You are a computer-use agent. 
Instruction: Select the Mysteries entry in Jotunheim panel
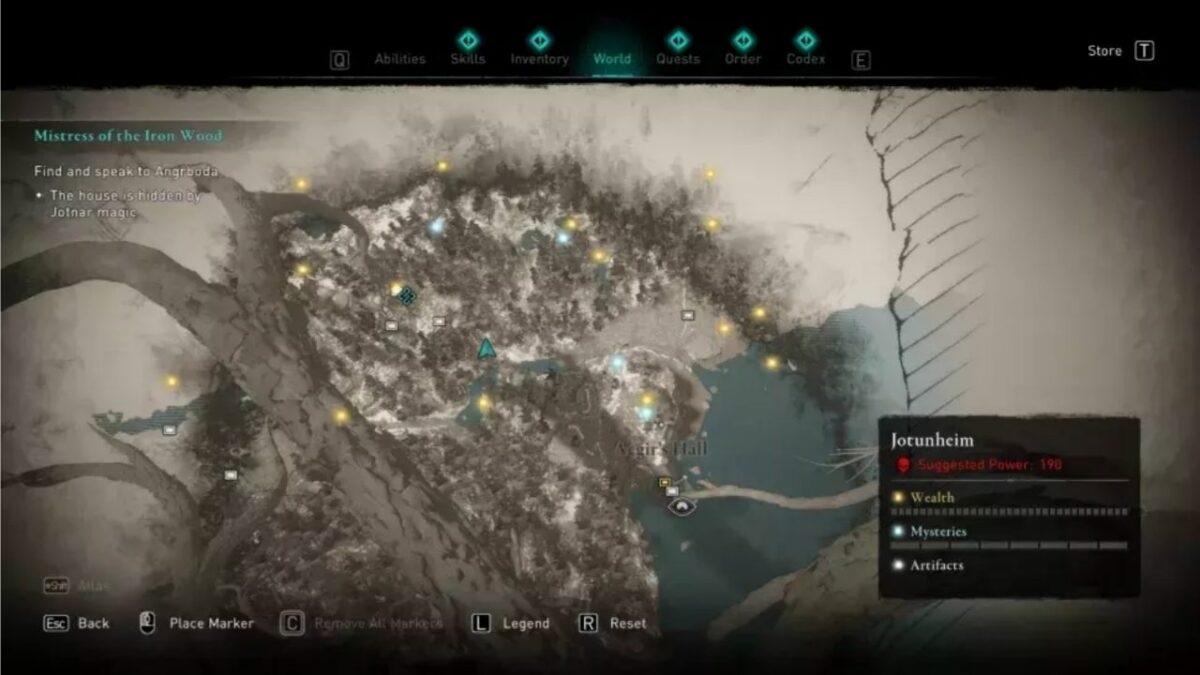click(x=937, y=531)
